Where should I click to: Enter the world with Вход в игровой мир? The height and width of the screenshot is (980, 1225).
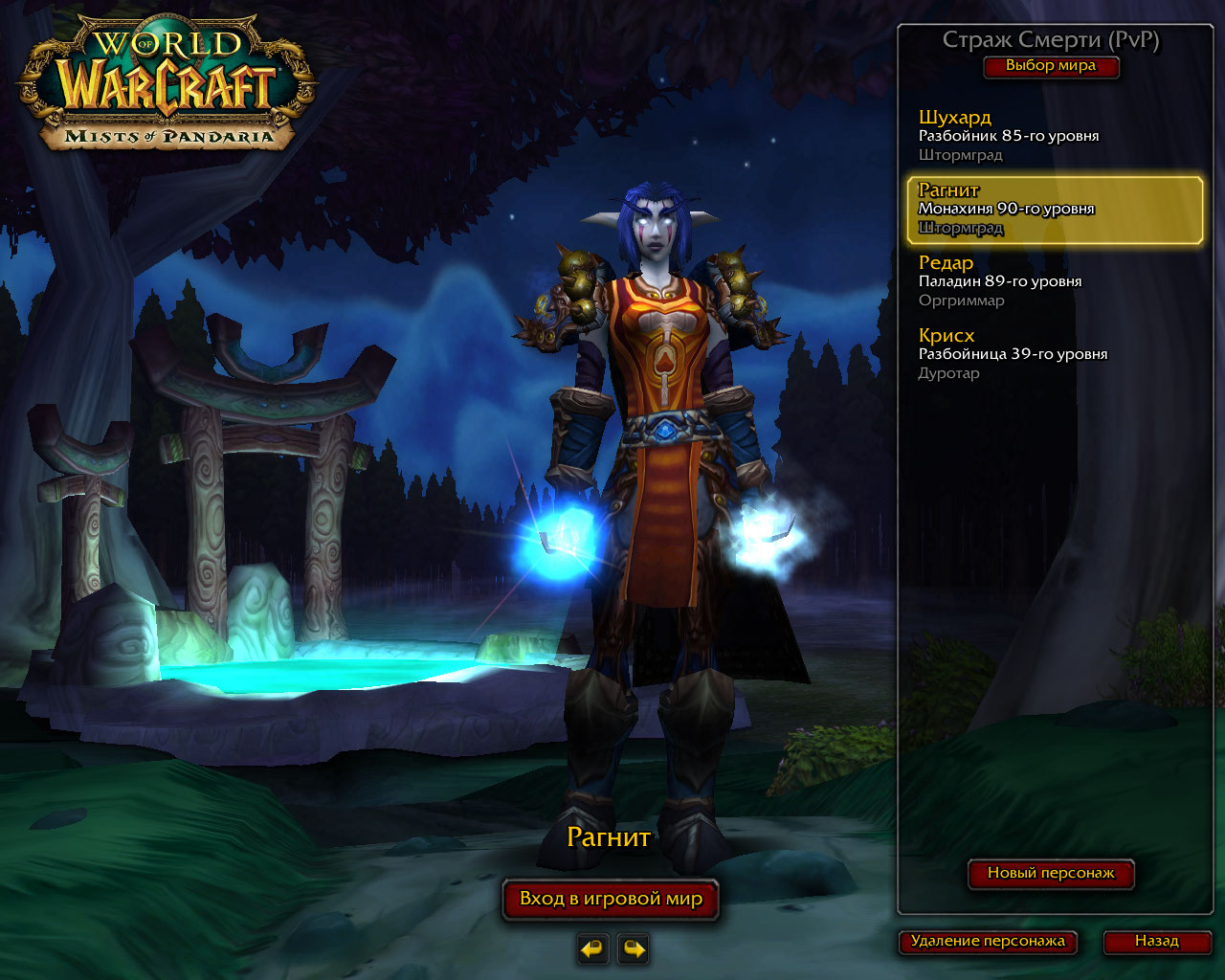pyautogui.click(x=611, y=899)
